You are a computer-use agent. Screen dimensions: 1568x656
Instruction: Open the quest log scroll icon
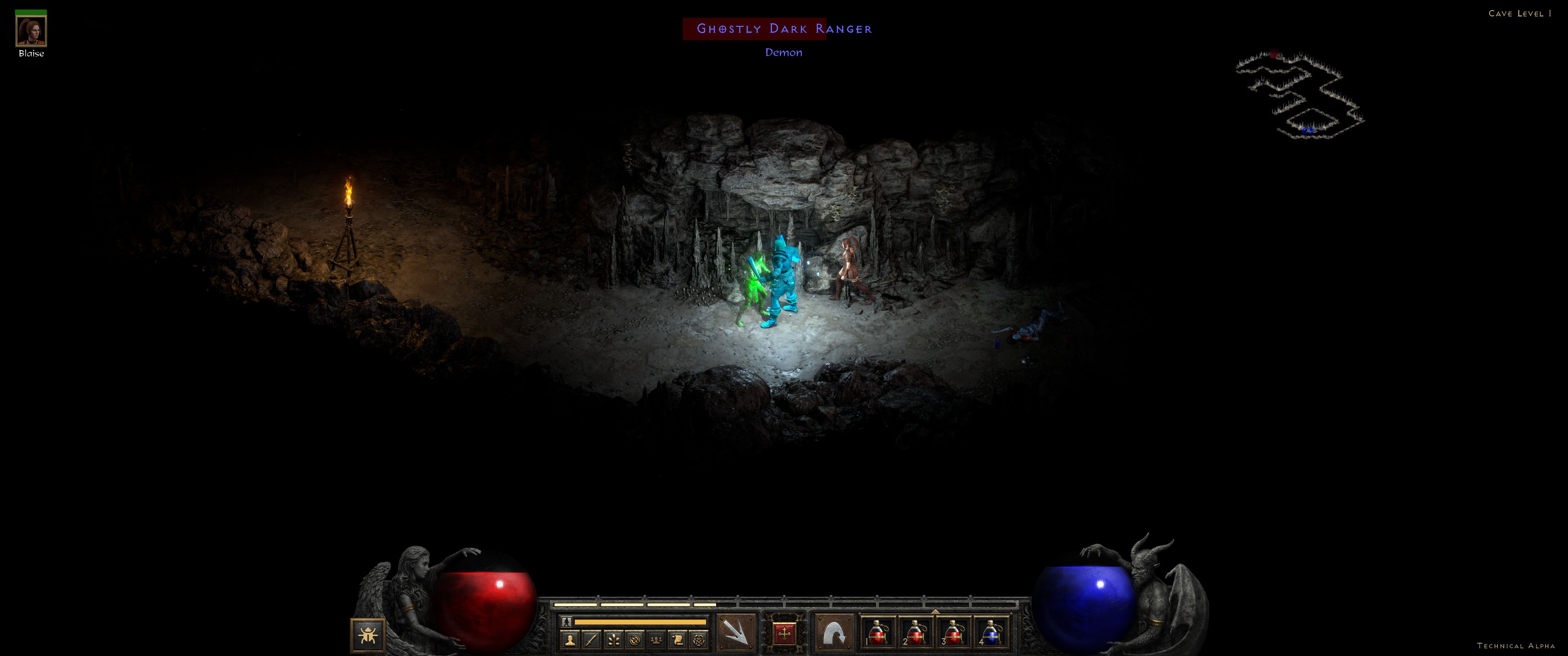(x=677, y=640)
